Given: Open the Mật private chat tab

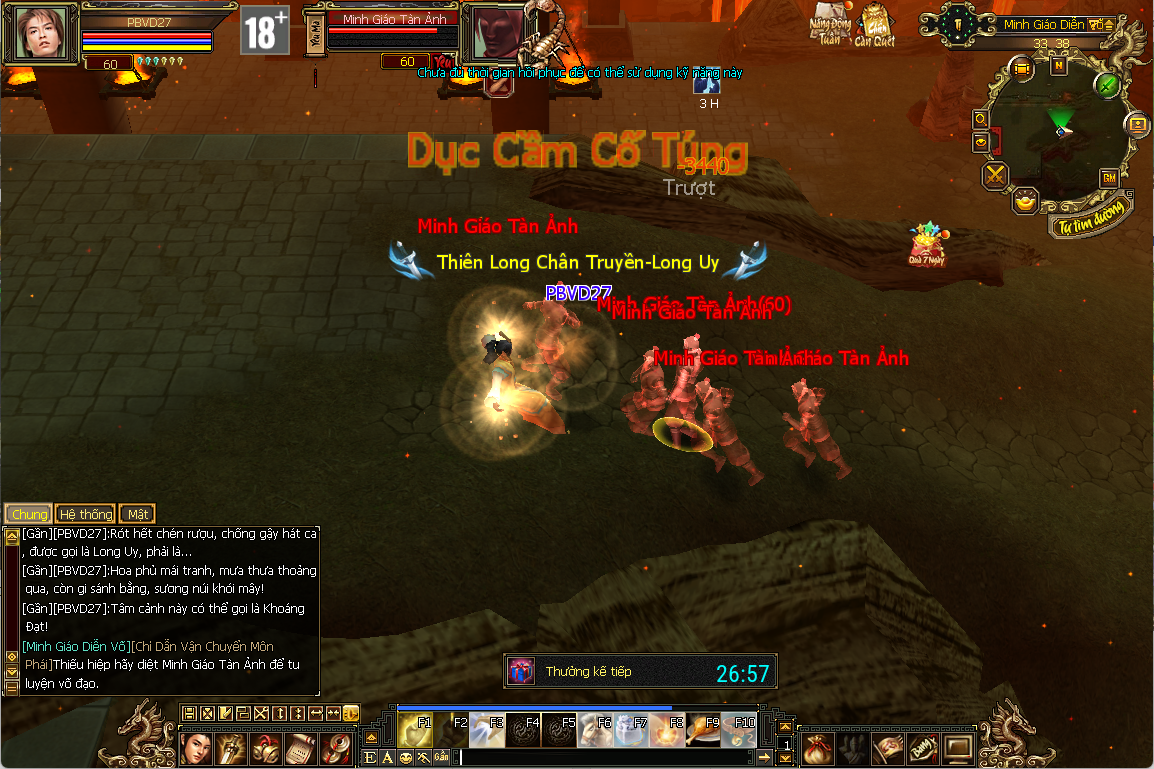Looking at the screenshot, I should click(138, 514).
